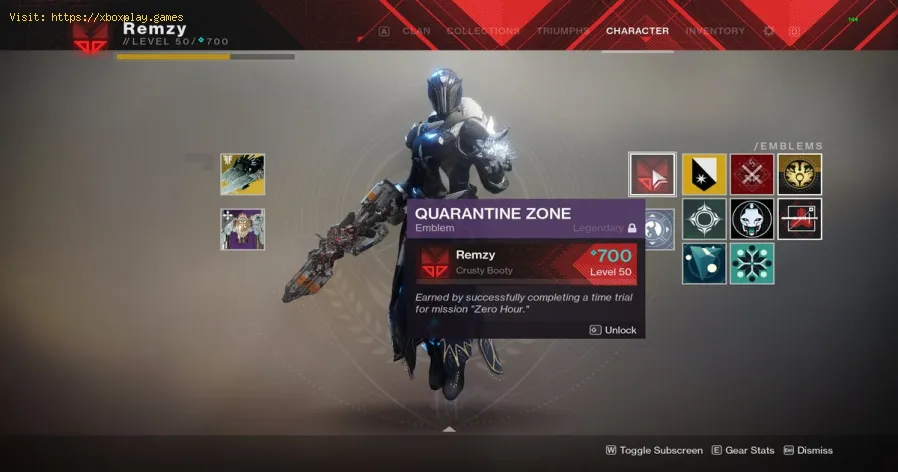Screen dimensions: 898x472
Task: Select the equipped red Quarantine Zone emblem
Action: coord(652,174)
